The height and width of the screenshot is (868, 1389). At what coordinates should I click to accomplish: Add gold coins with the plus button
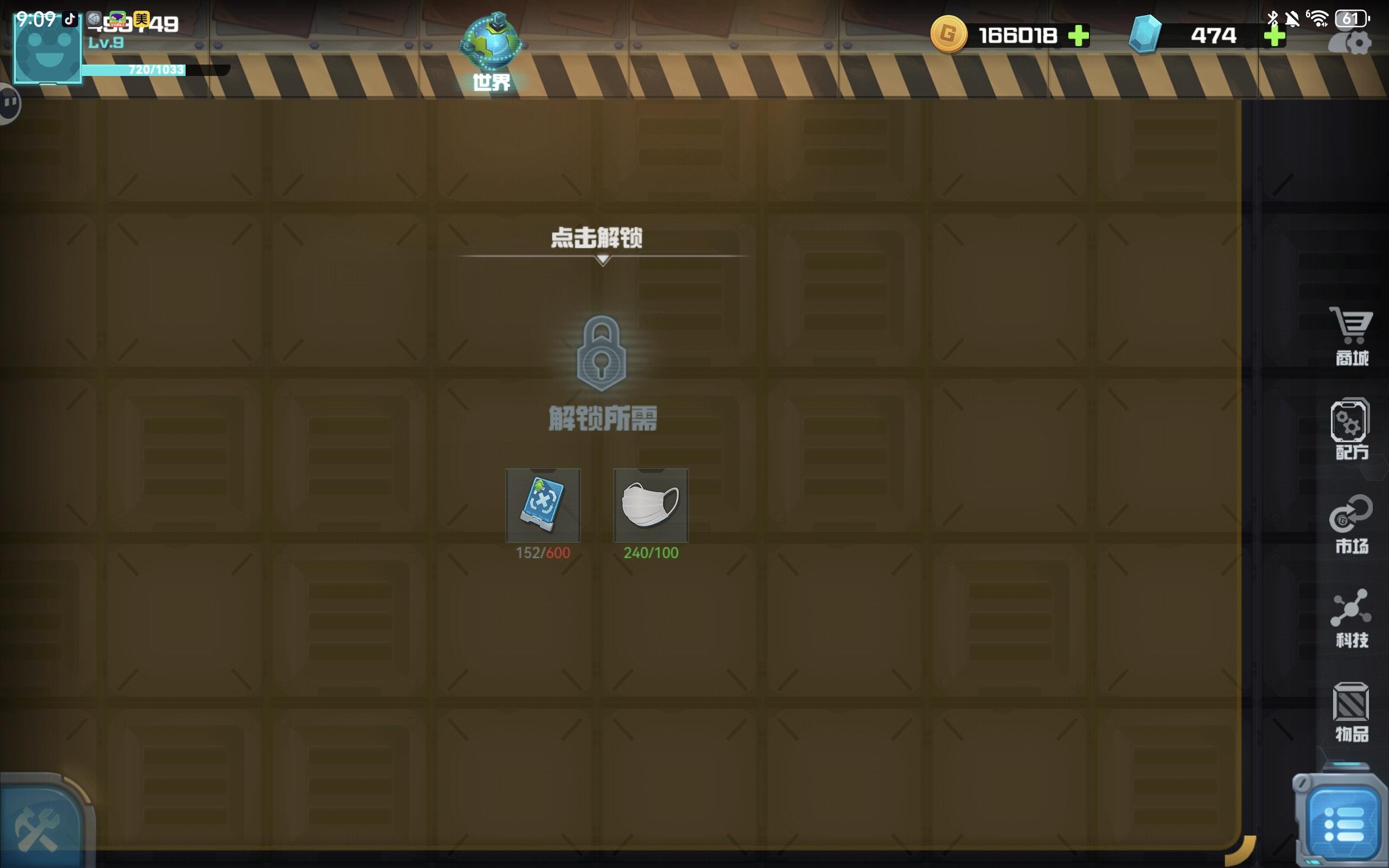point(1079,36)
